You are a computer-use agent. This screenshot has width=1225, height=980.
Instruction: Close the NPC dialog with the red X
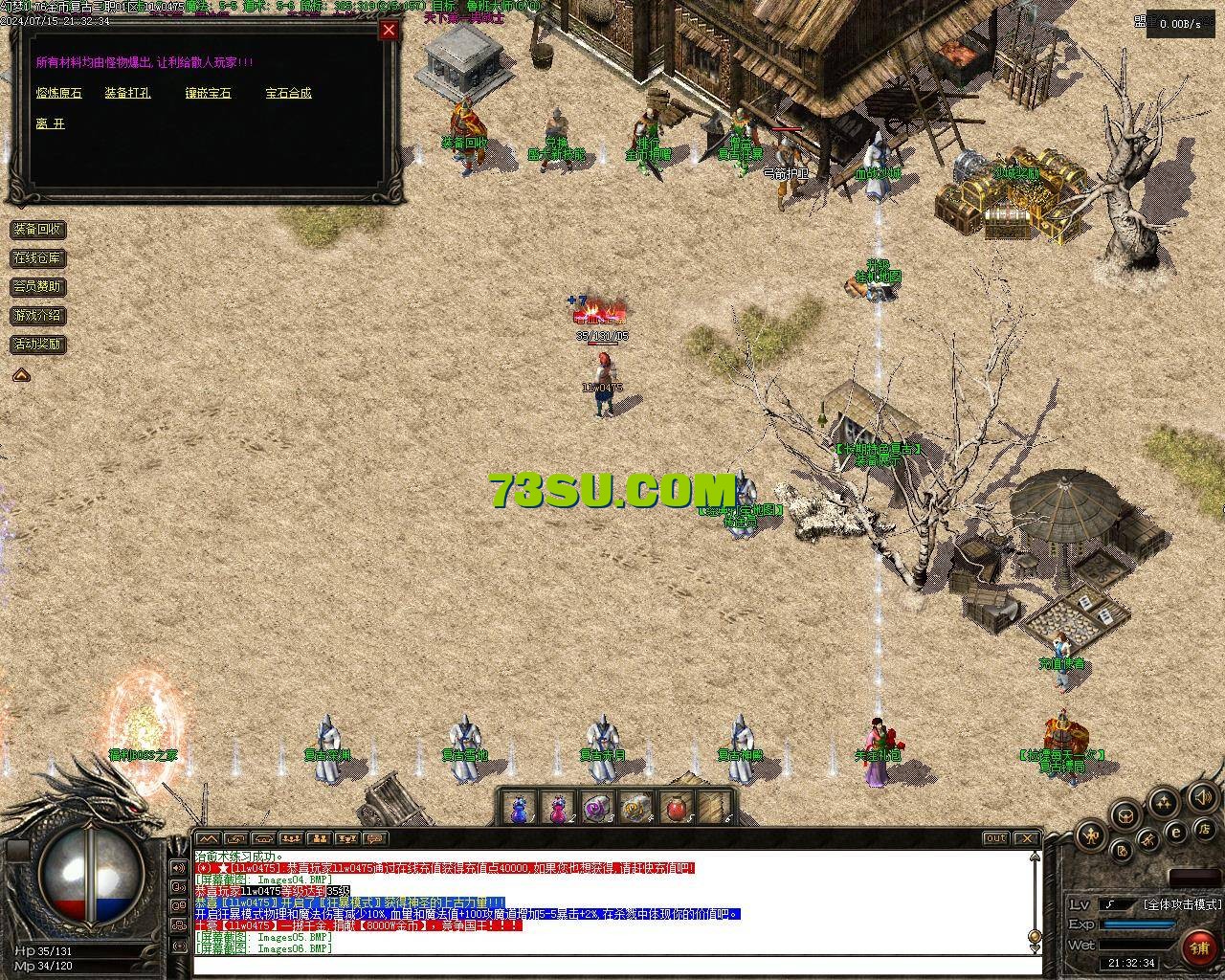389,30
